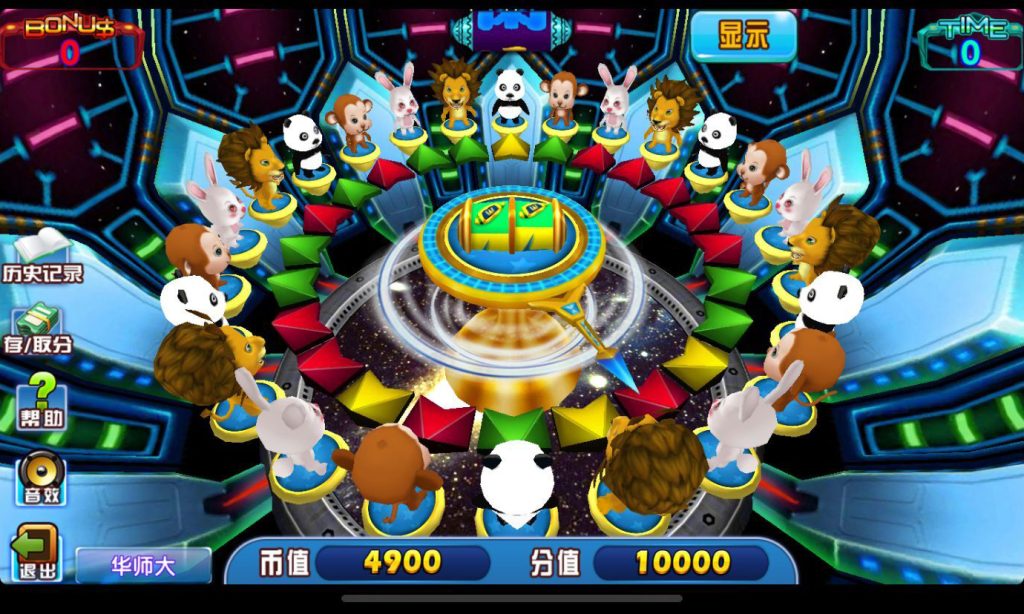Screen dimensions: 1024x614
Task: Select the 华师大 player name label
Action: (x=143, y=565)
